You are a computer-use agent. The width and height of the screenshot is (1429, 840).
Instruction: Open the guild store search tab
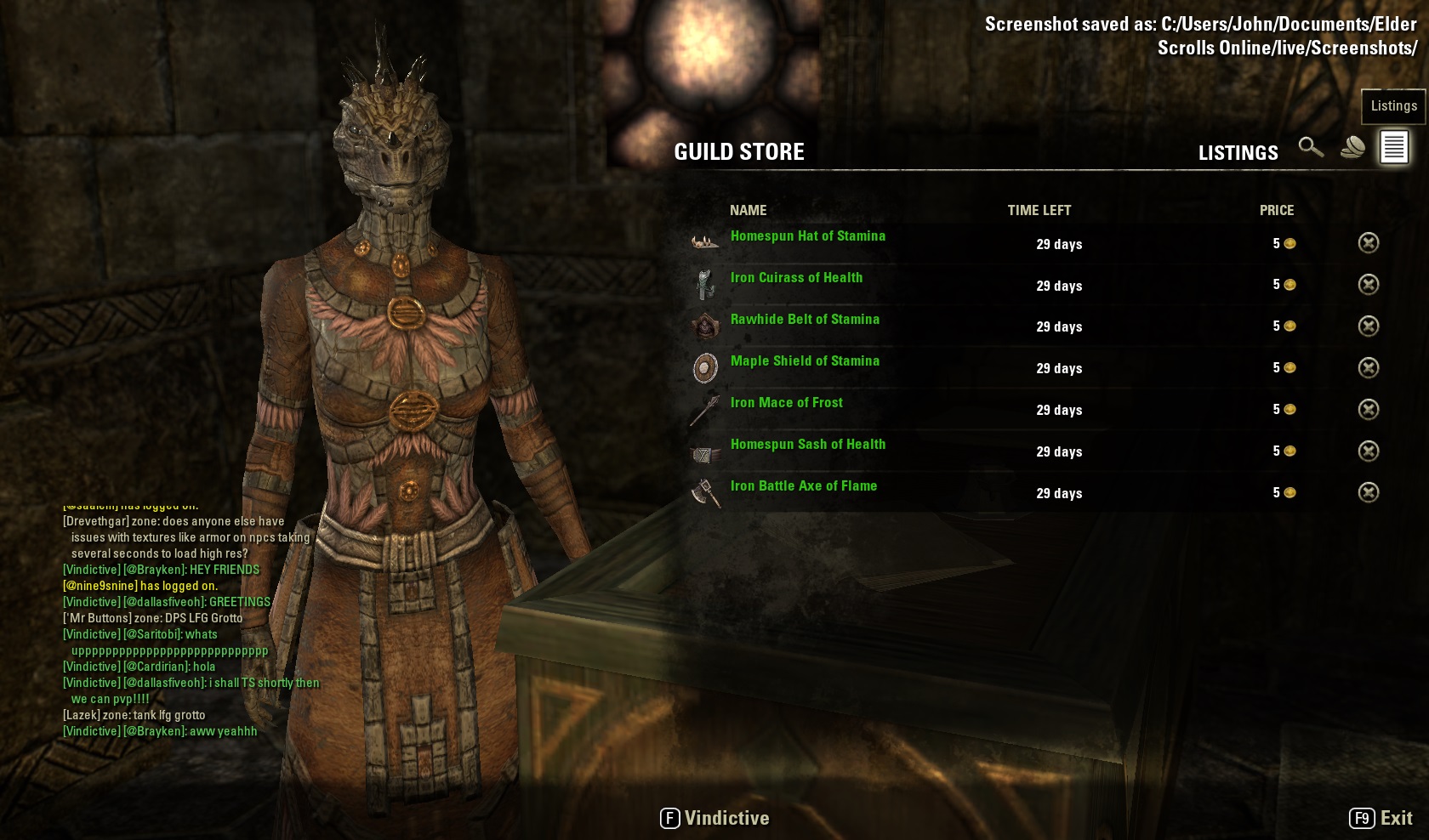[1311, 148]
